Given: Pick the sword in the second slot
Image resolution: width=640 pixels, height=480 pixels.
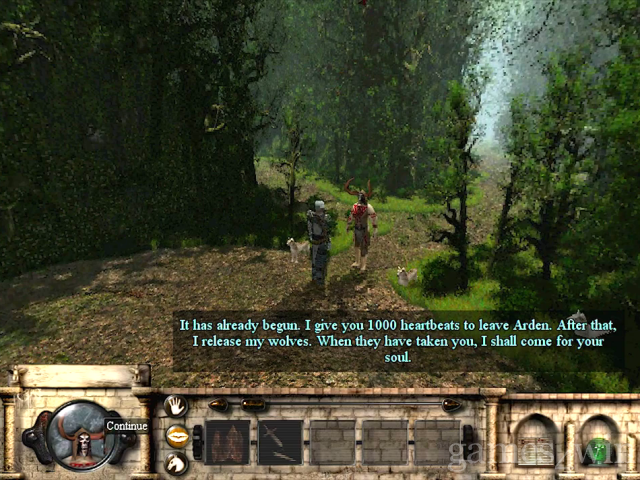Looking at the screenshot, I should 281,442.
